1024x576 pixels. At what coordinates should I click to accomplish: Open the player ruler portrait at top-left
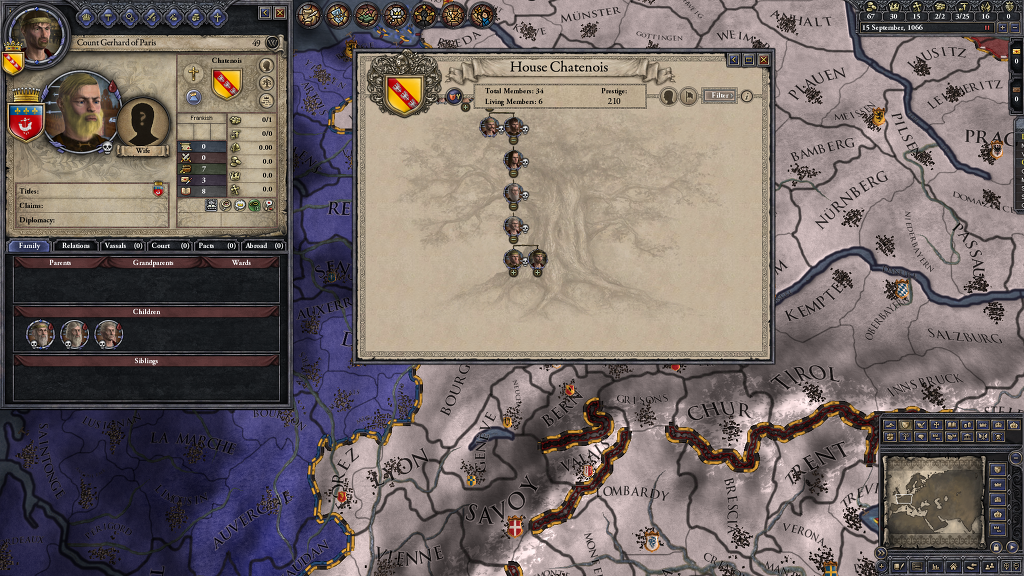pos(32,34)
